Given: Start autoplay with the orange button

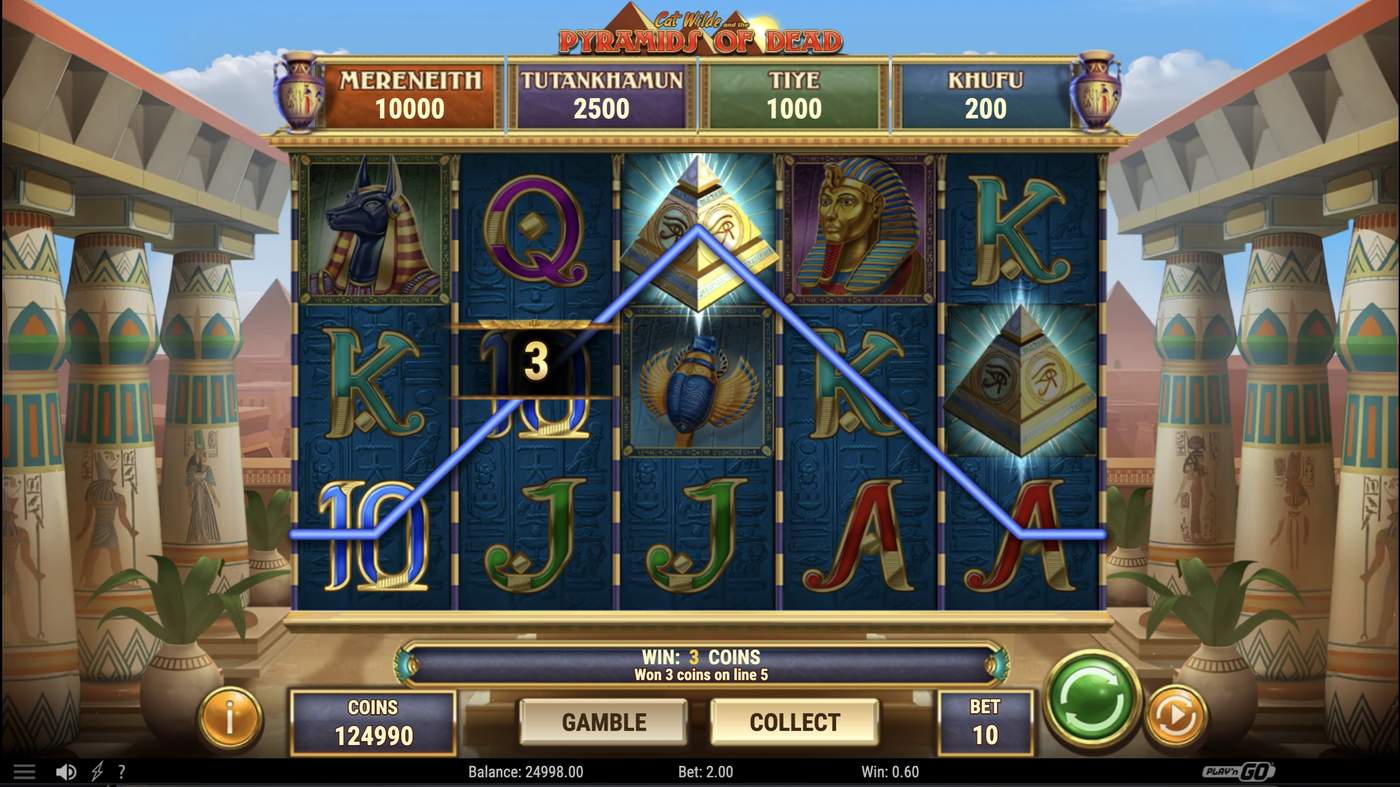Looking at the screenshot, I should pos(1175,716).
